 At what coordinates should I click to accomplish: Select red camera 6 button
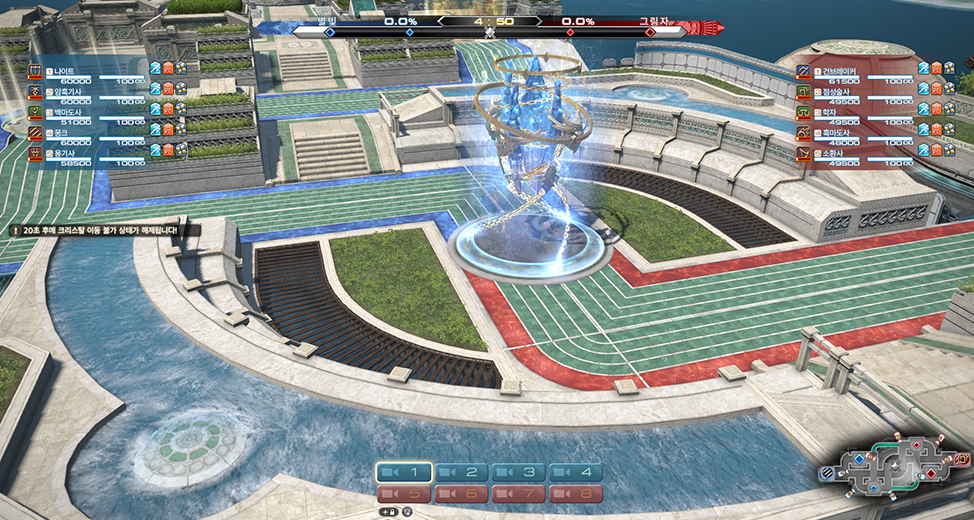pos(461,493)
